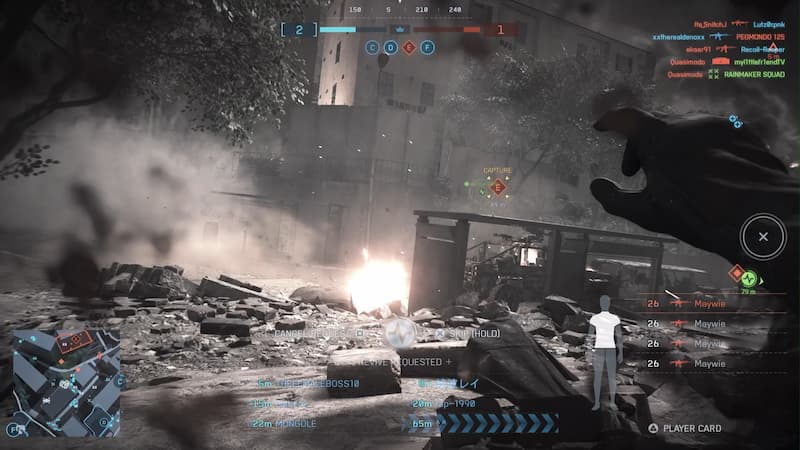Screen dimensions: 800x450
Task: Click the Capture E objective marker
Action: (x=498, y=186)
